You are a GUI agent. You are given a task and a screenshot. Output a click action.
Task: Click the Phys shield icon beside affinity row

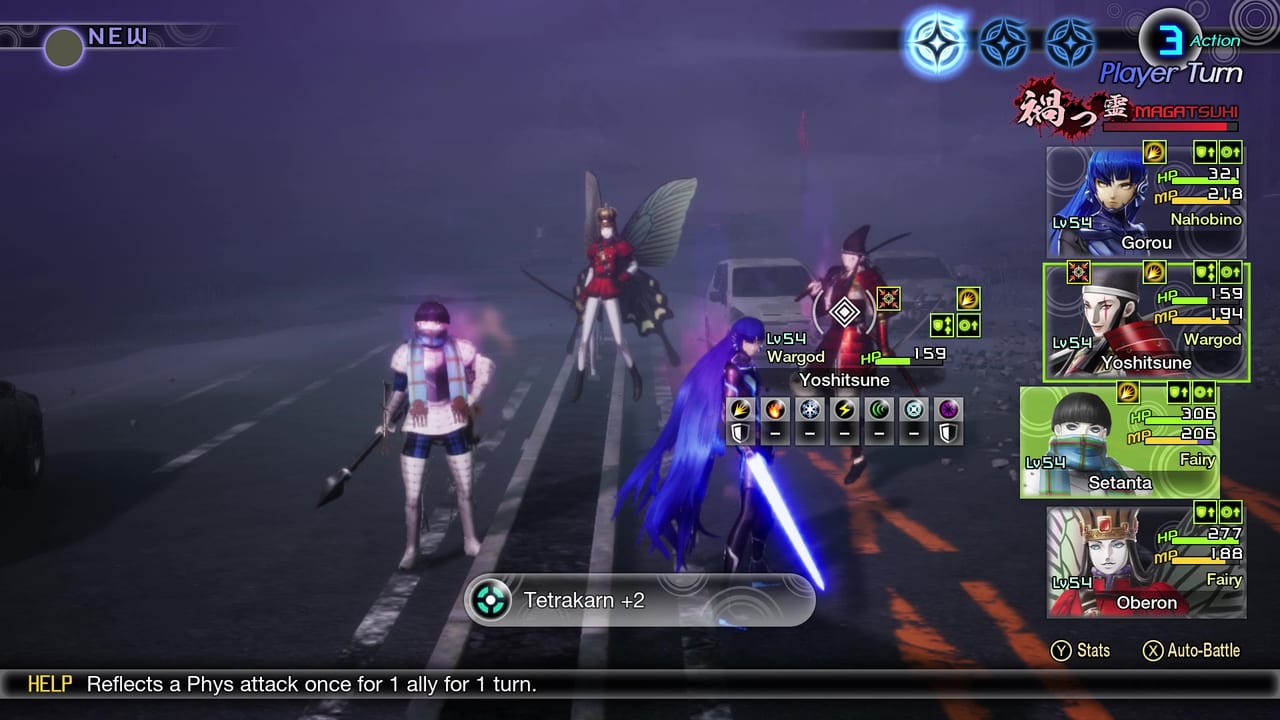click(738, 432)
